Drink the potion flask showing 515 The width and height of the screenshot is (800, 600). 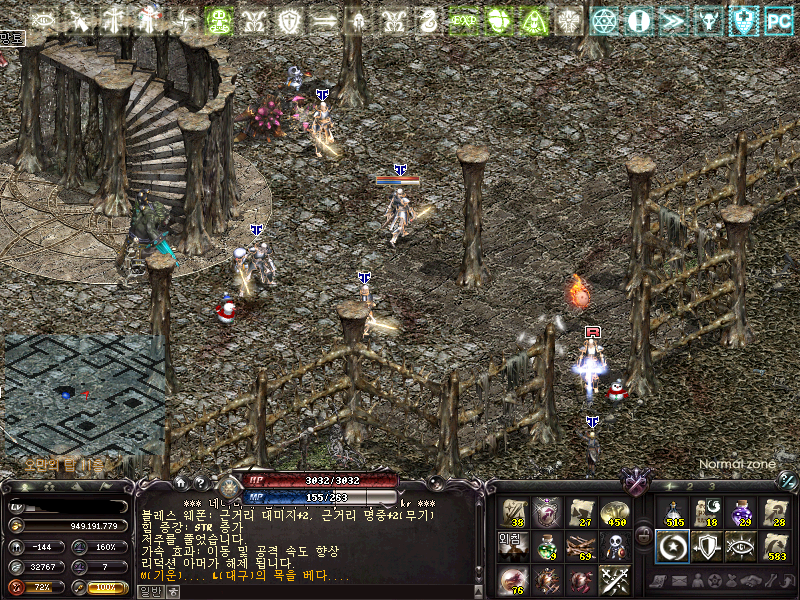672,513
